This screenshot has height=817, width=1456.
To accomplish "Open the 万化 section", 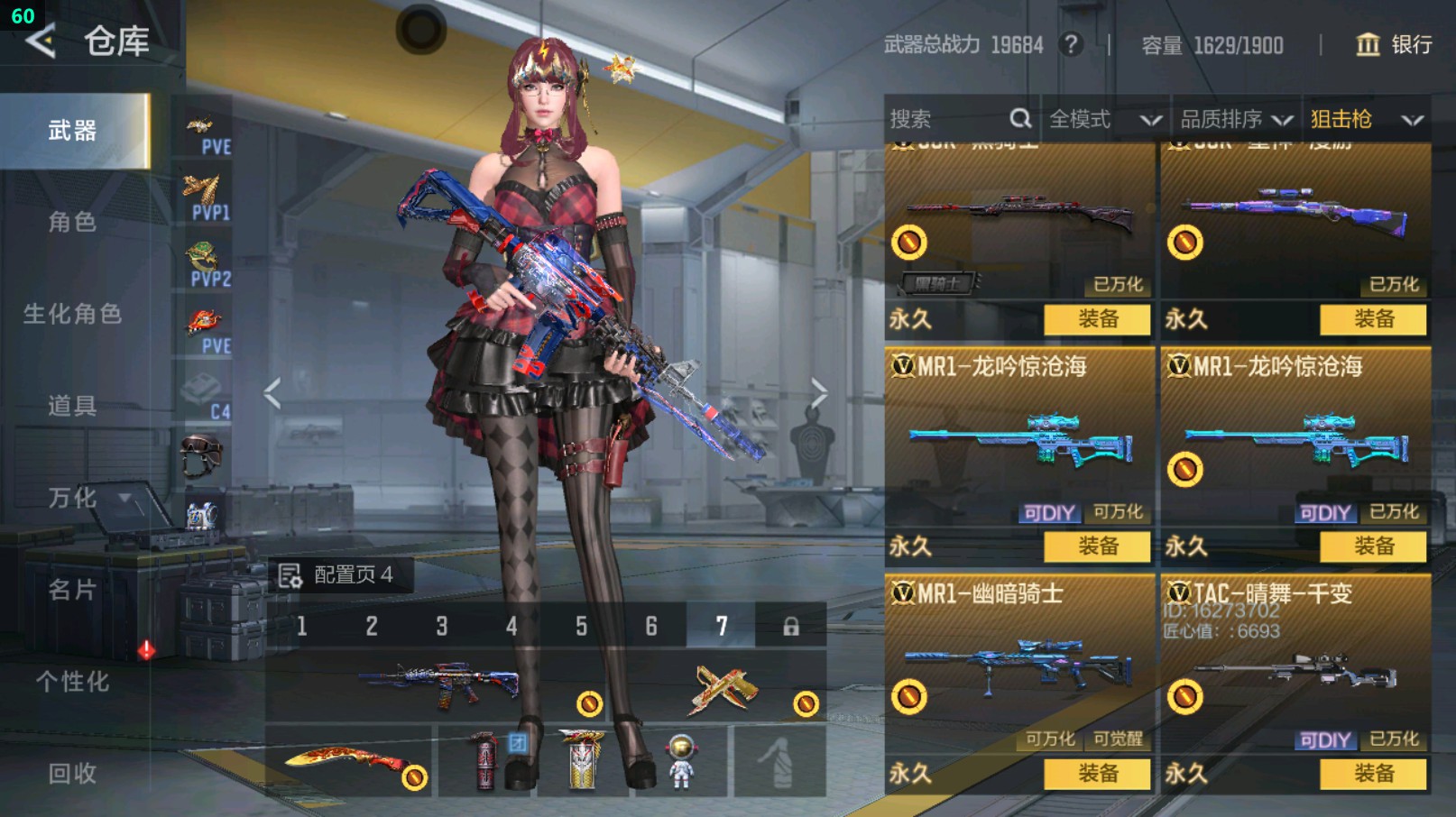I will [x=72, y=498].
